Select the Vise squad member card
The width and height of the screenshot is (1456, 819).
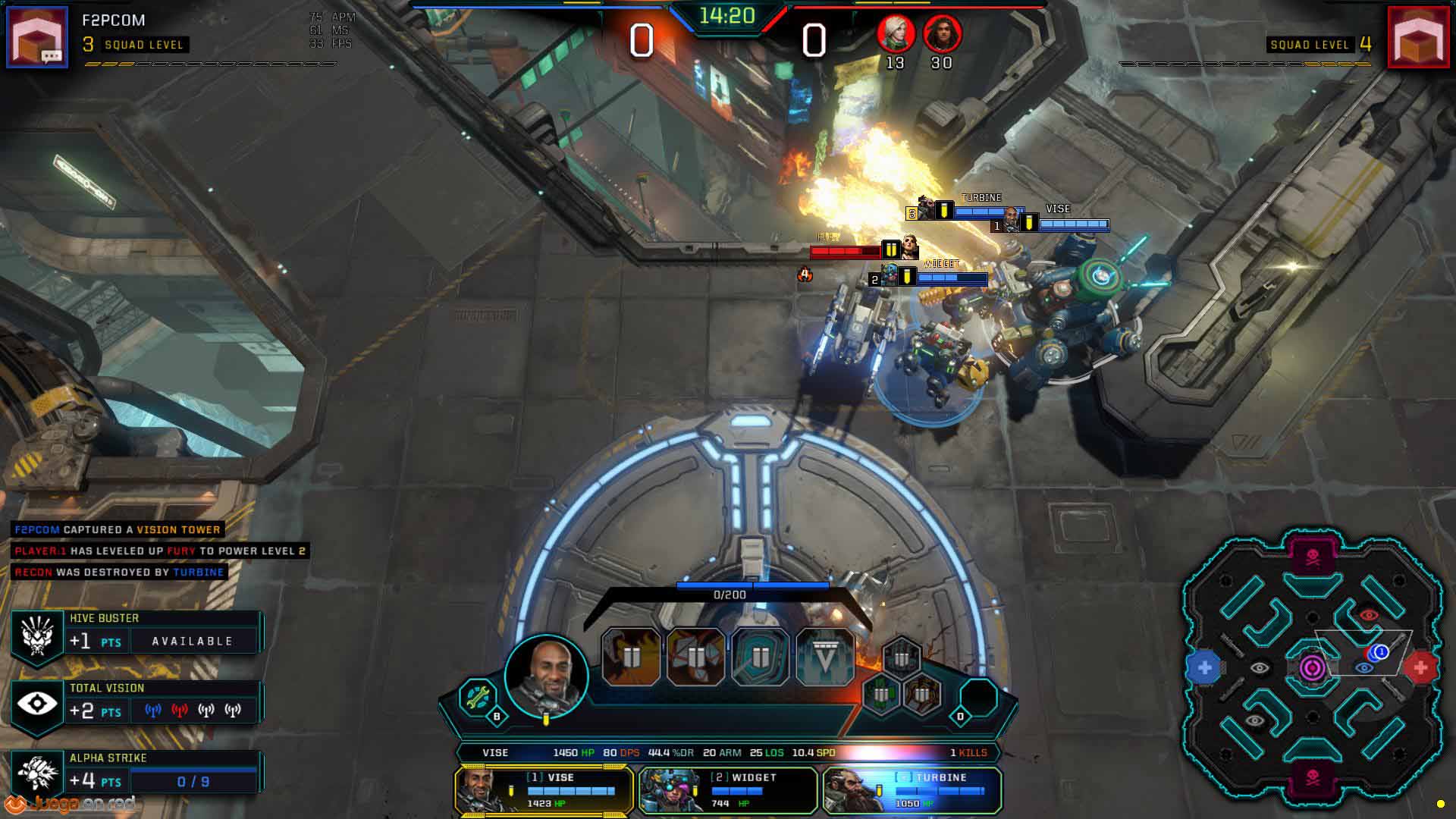[x=544, y=790]
